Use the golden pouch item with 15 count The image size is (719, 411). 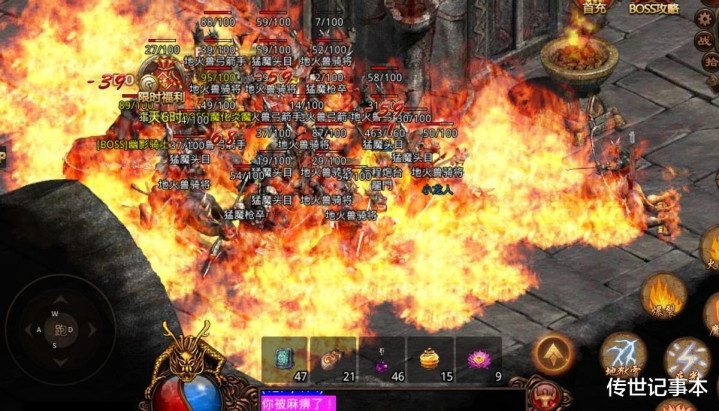430,358
